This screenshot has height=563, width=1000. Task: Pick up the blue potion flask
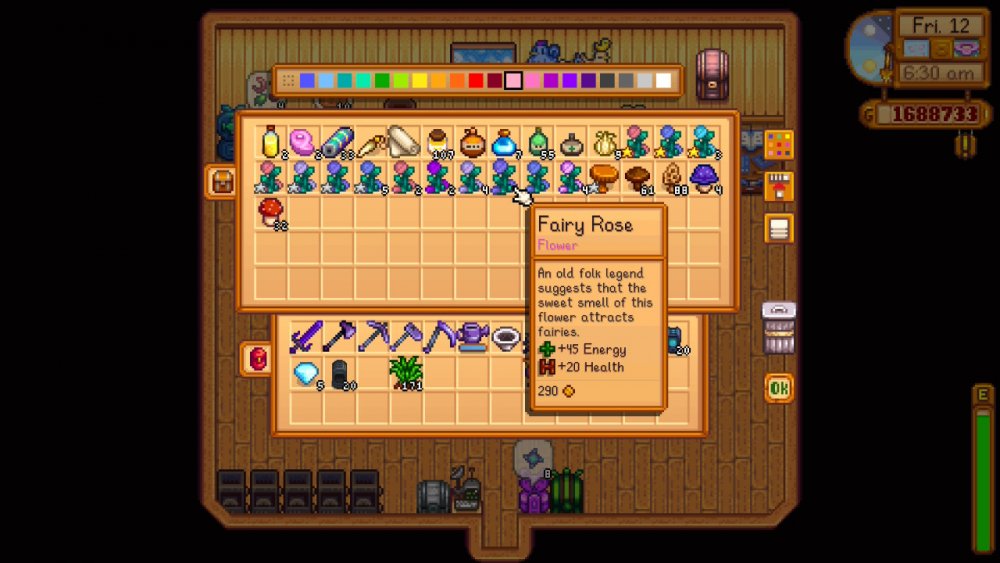point(504,143)
